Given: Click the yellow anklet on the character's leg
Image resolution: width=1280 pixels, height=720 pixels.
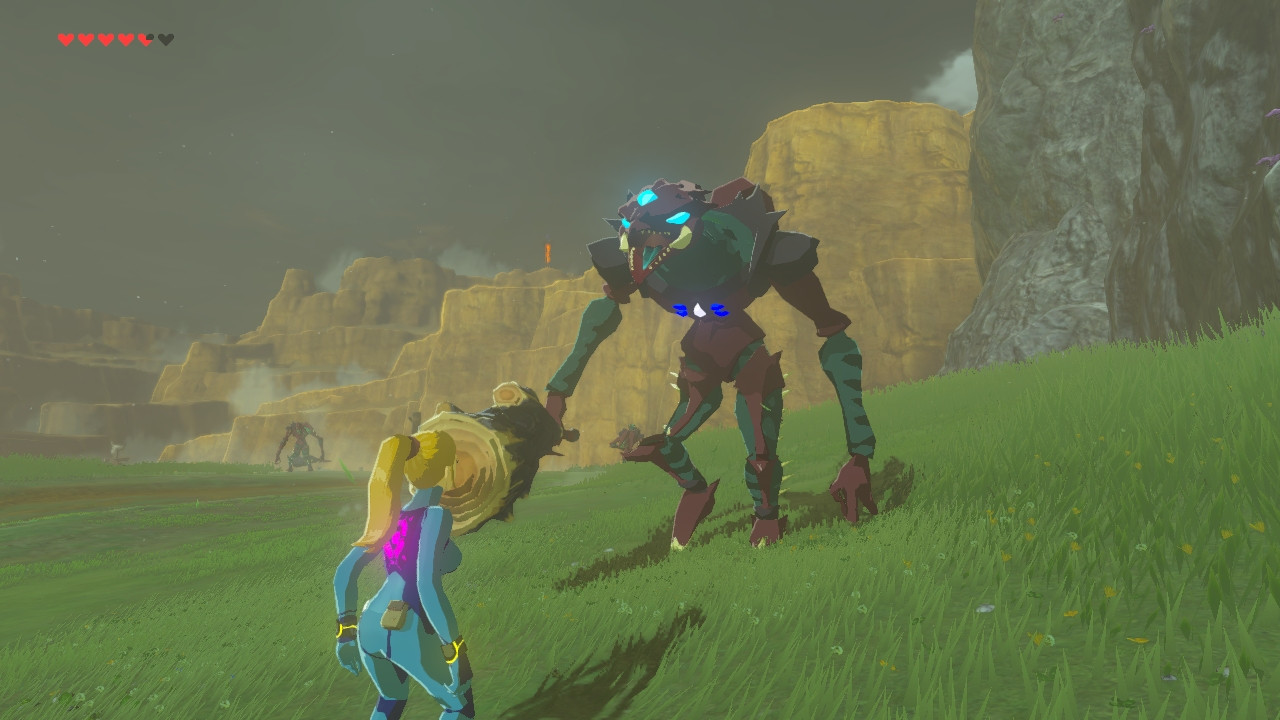Looking at the screenshot, I should pos(452,648).
